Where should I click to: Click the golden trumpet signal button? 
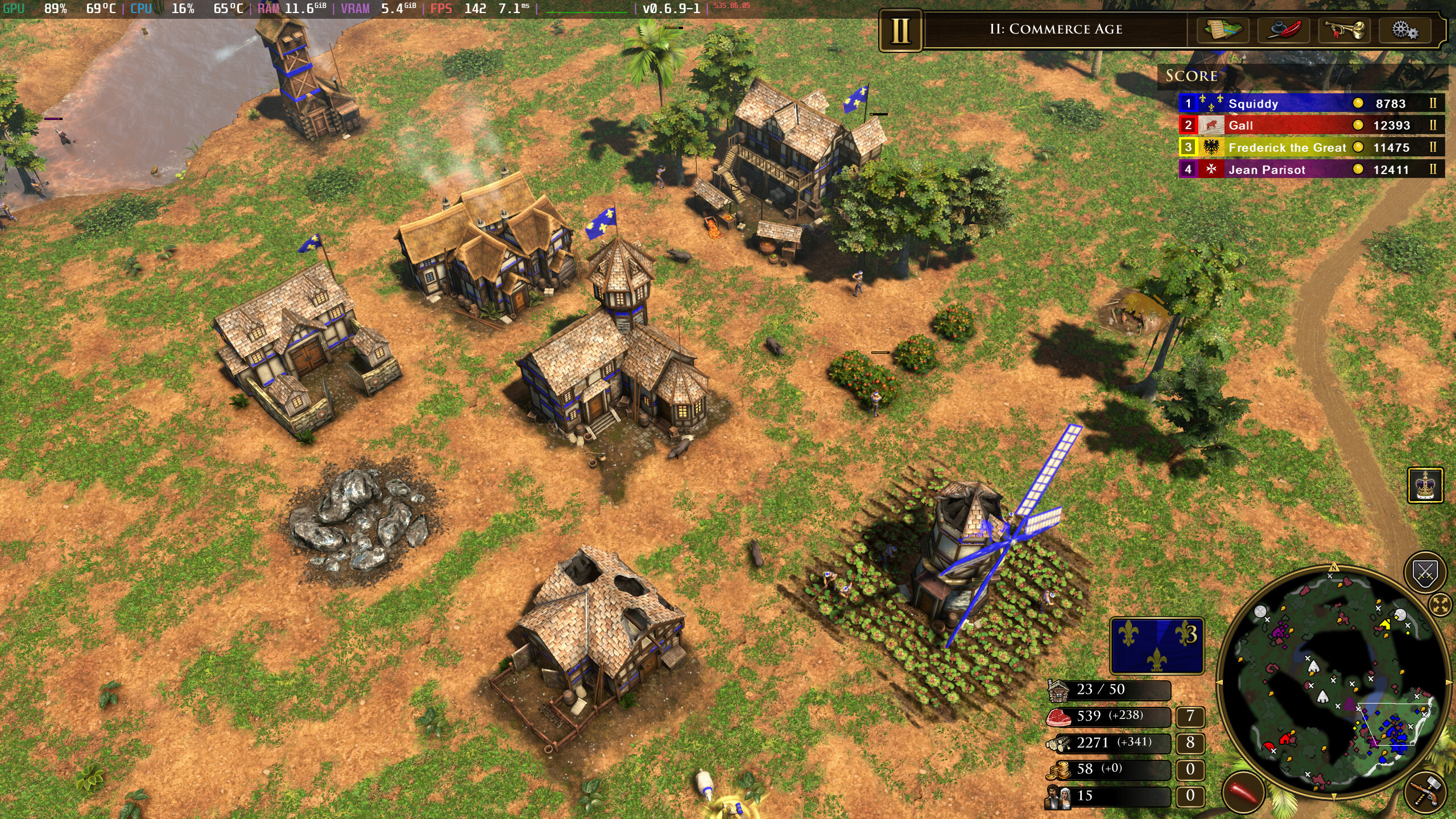(1345, 30)
